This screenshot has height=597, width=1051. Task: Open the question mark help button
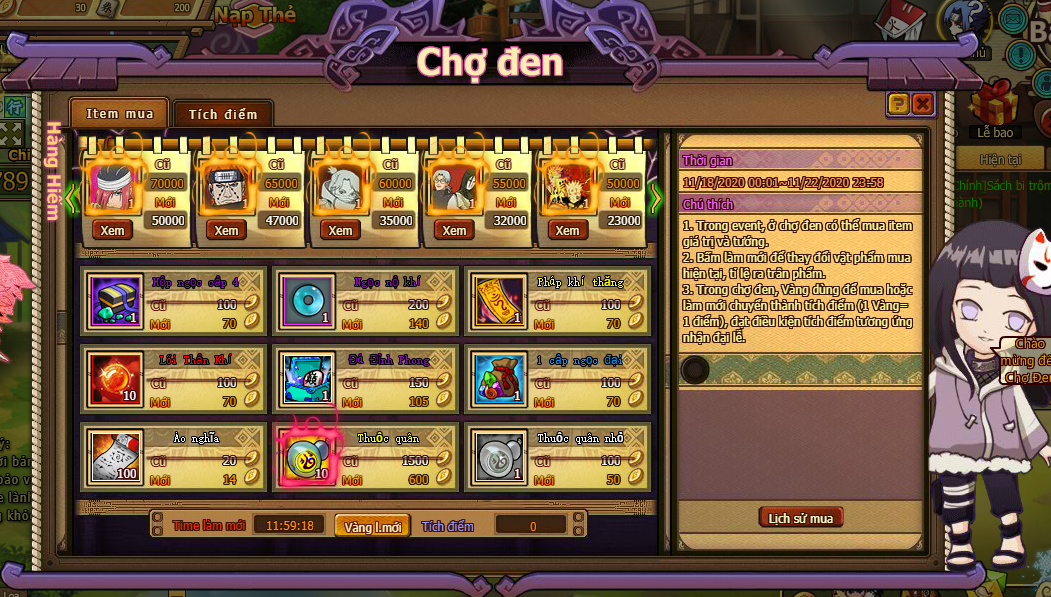click(x=898, y=103)
